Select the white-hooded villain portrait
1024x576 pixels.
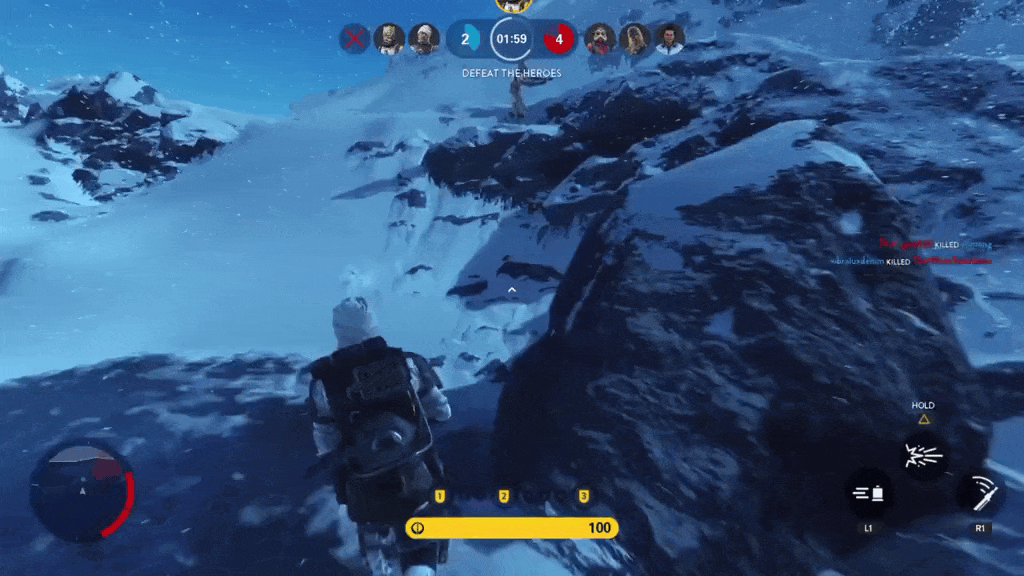[424, 39]
